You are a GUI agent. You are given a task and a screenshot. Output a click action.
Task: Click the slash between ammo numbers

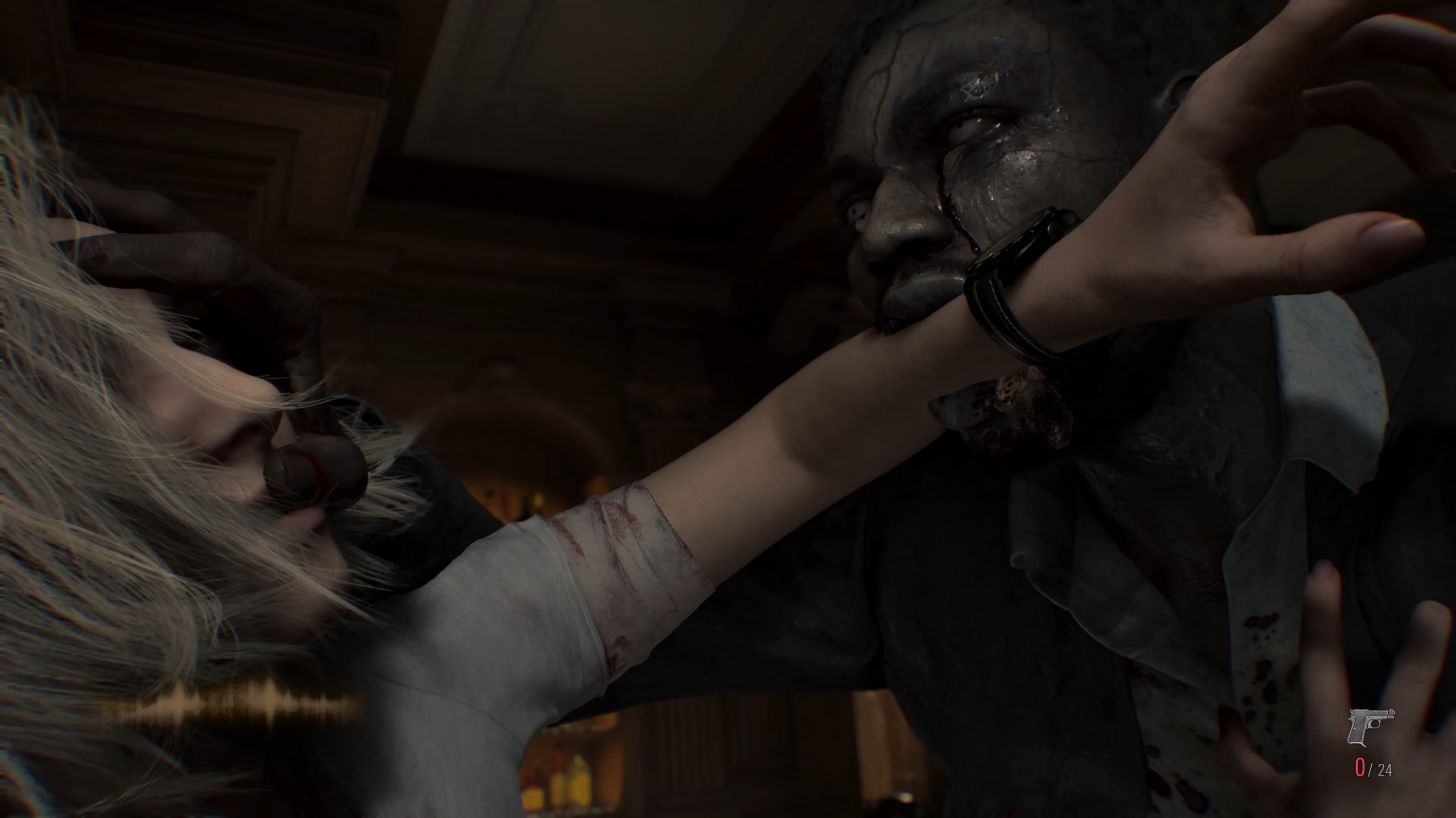tap(1371, 771)
